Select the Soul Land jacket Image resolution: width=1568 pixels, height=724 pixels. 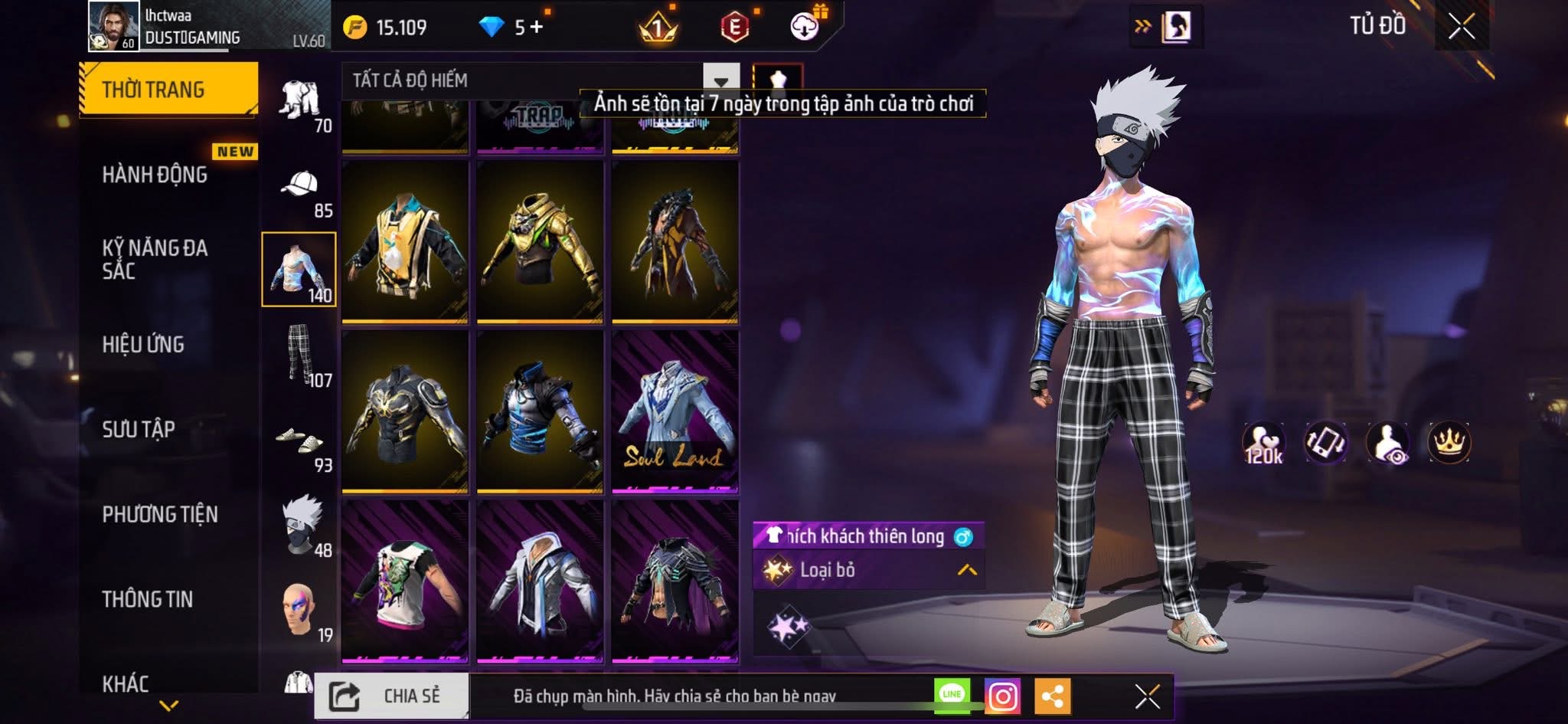click(x=675, y=412)
